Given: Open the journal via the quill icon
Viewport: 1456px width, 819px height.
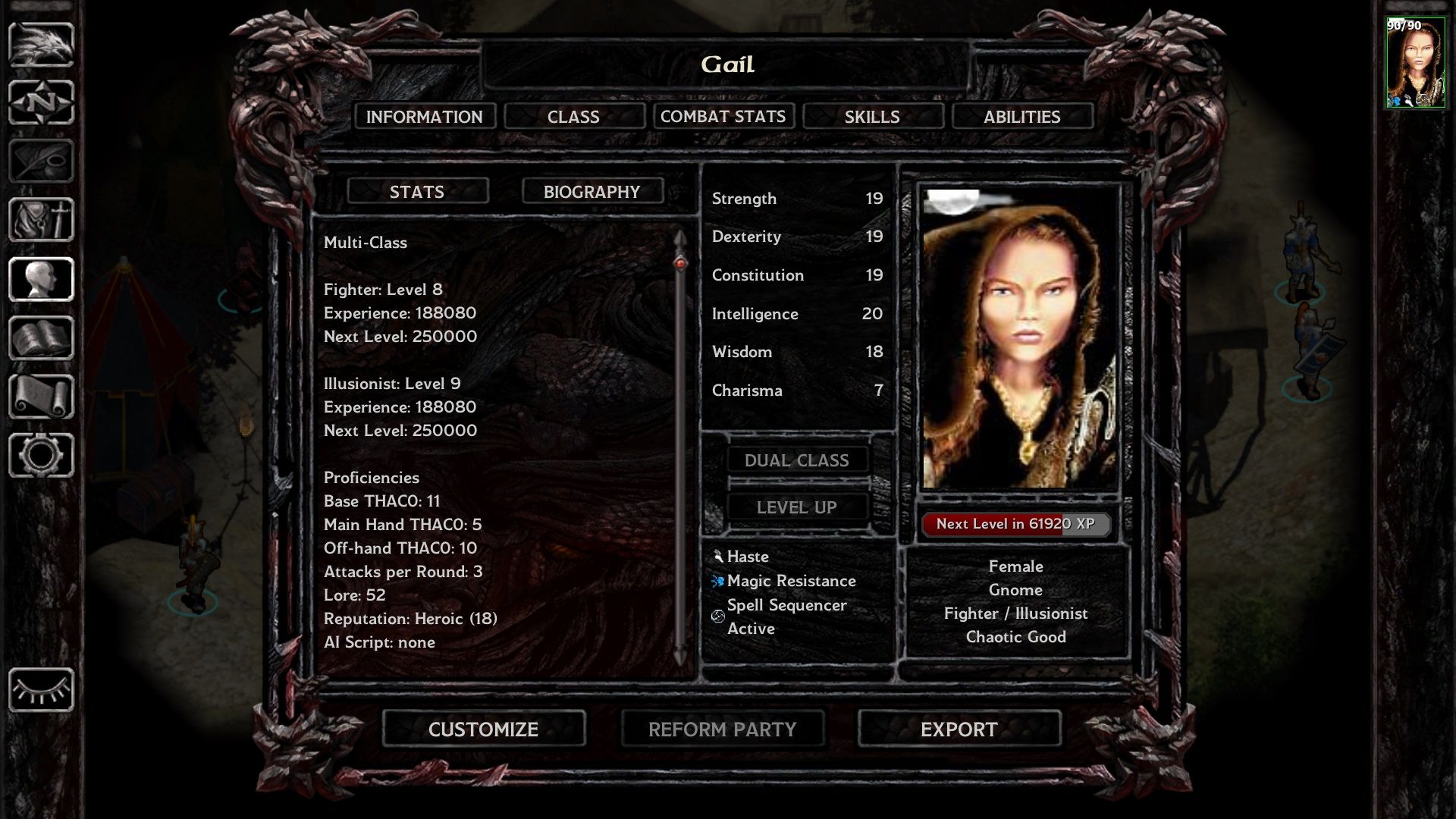Looking at the screenshot, I should click(42, 161).
